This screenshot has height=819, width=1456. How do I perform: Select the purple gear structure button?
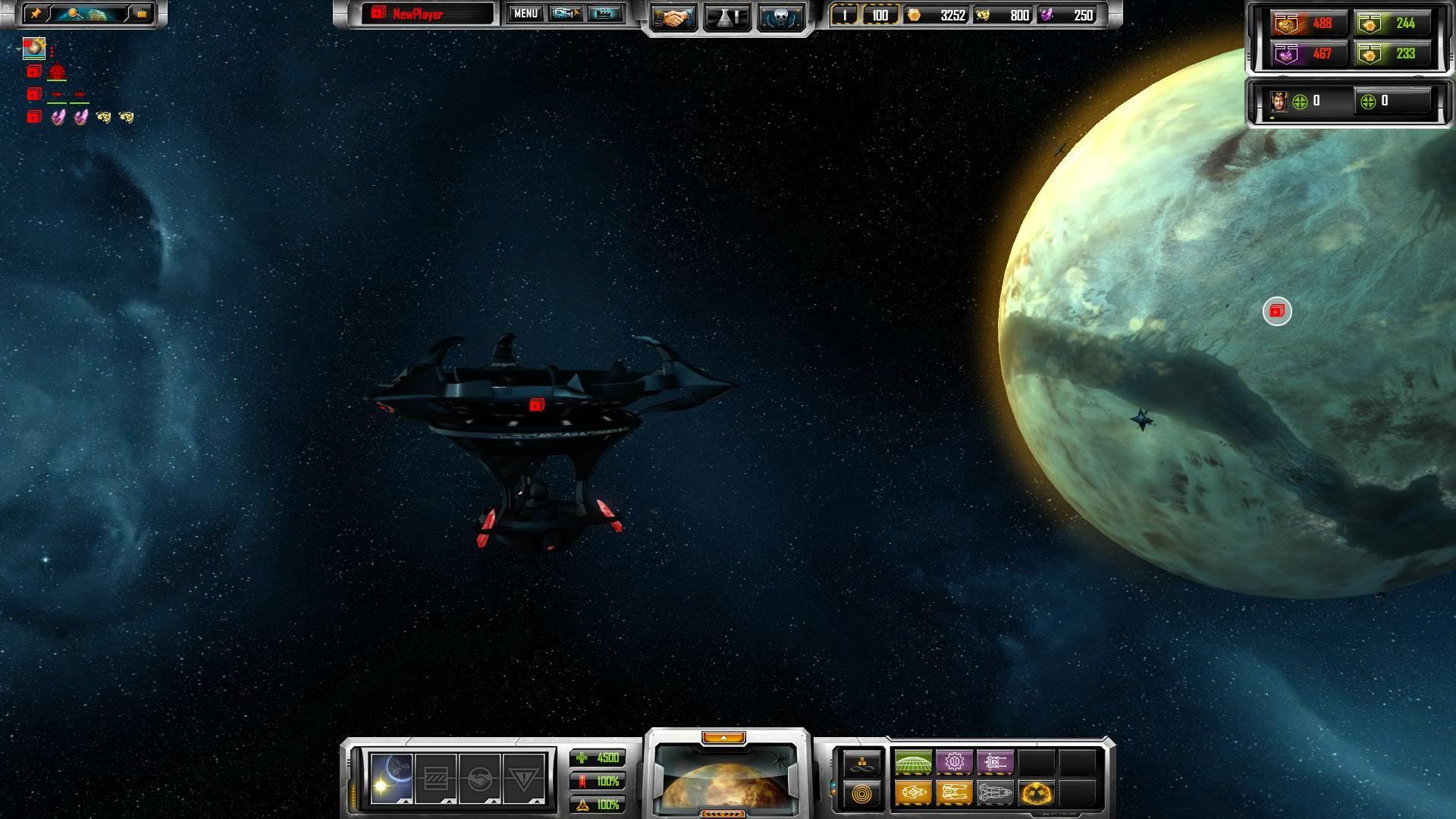[954, 762]
